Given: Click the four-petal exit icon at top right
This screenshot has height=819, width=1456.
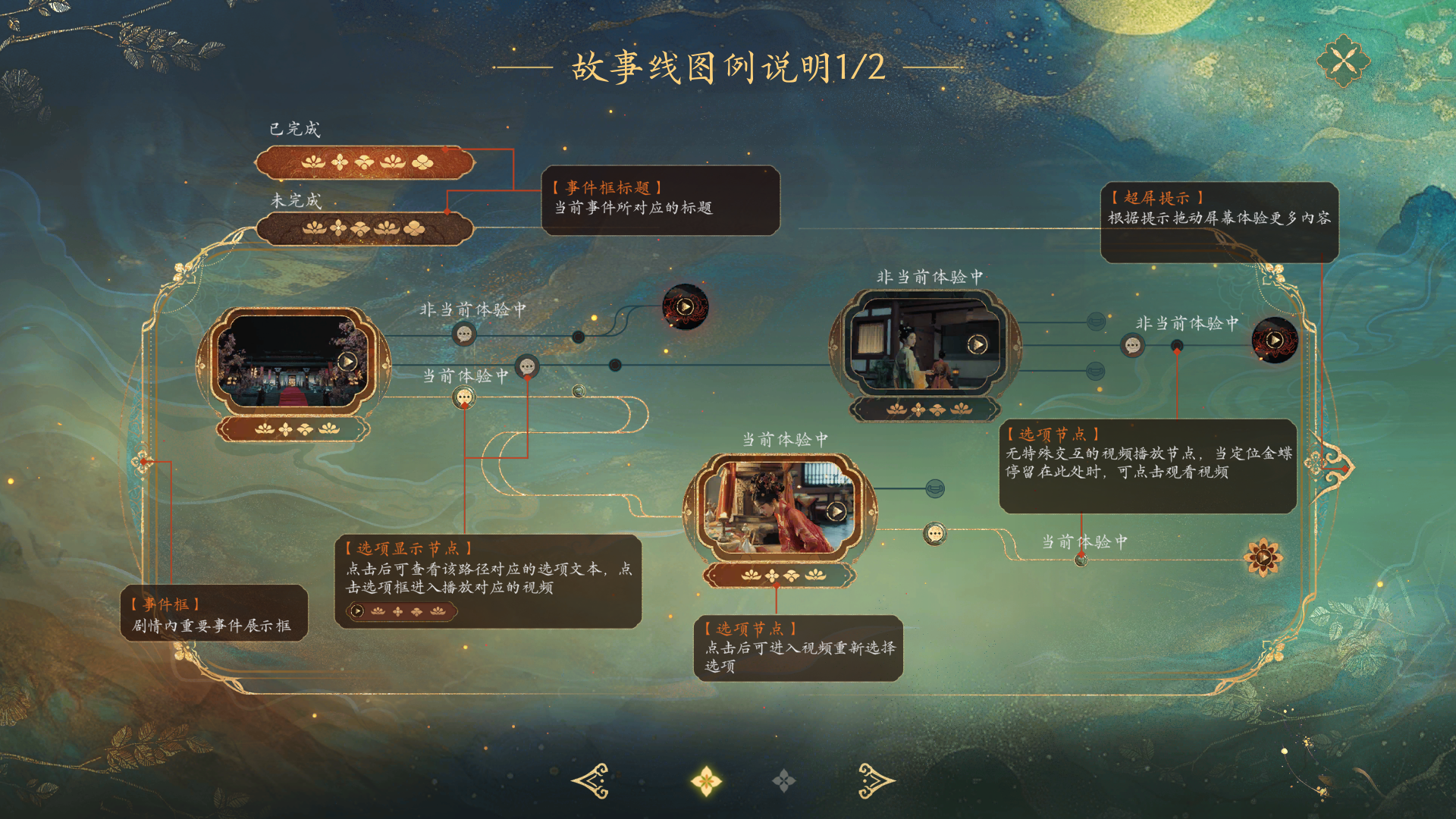Looking at the screenshot, I should pyautogui.click(x=1342, y=61).
